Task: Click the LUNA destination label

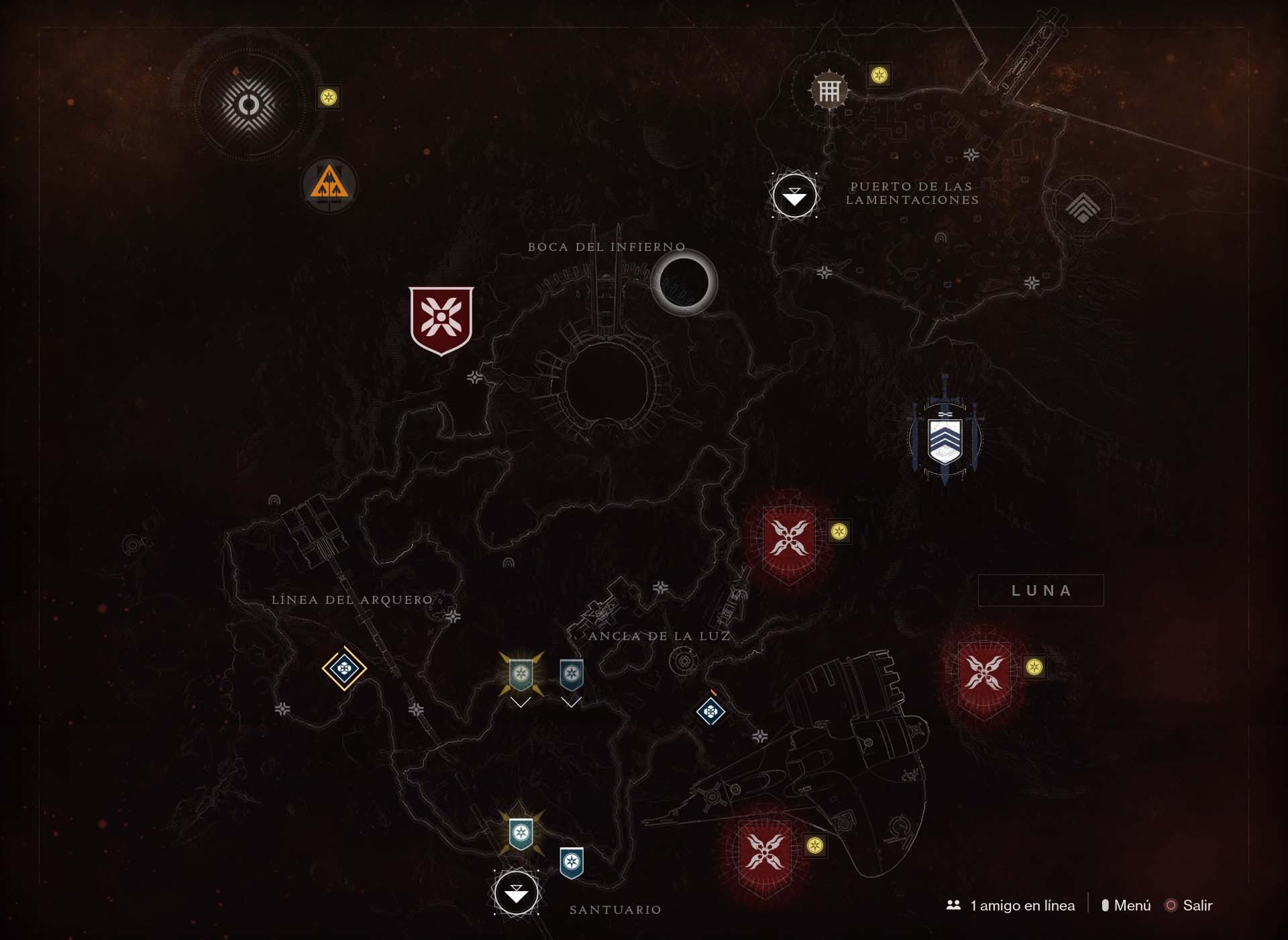Action: pos(1040,590)
